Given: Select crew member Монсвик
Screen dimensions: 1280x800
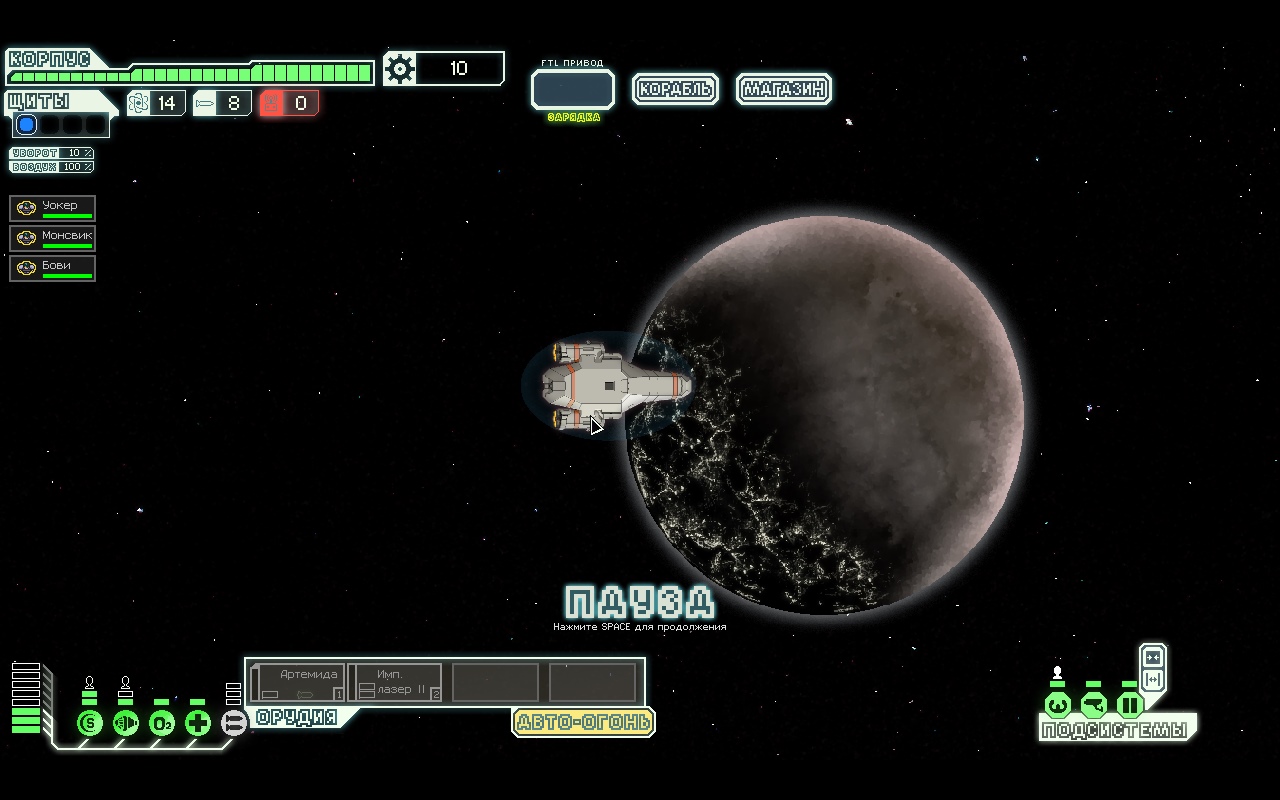Looking at the screenshot, I should coord(53,238).
